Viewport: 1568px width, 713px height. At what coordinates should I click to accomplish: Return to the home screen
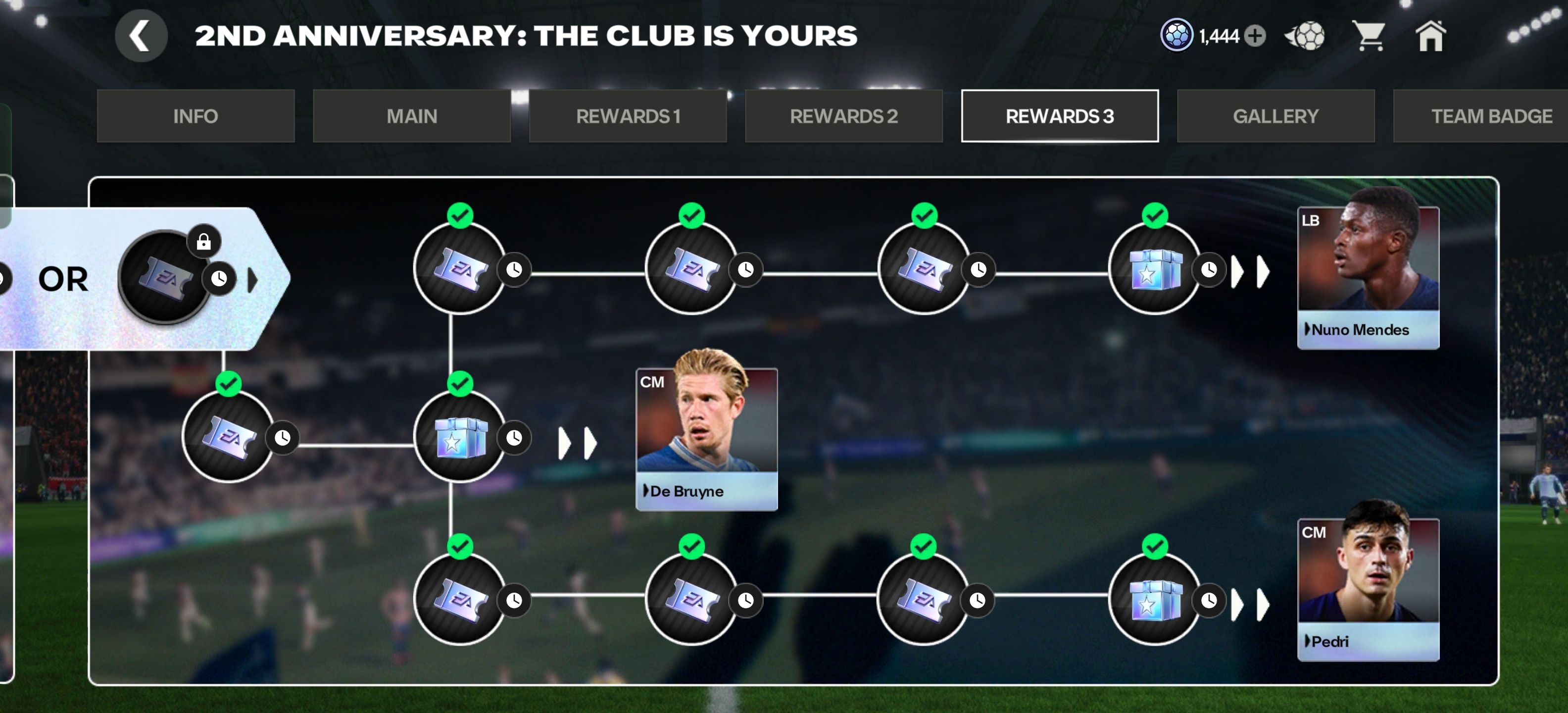coord(1430,37)
